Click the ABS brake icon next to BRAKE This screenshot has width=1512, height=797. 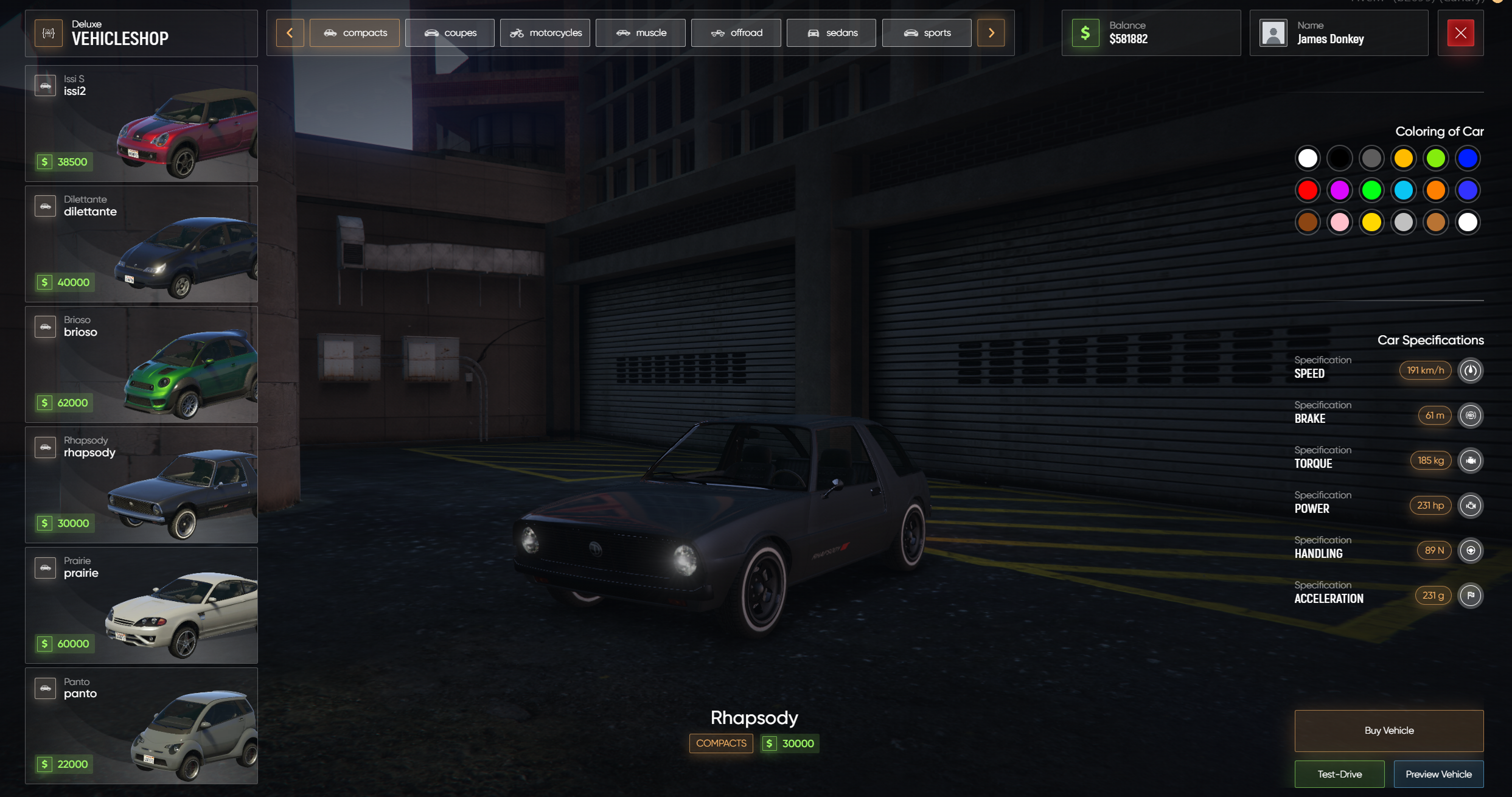click(x=1471, y=416)
